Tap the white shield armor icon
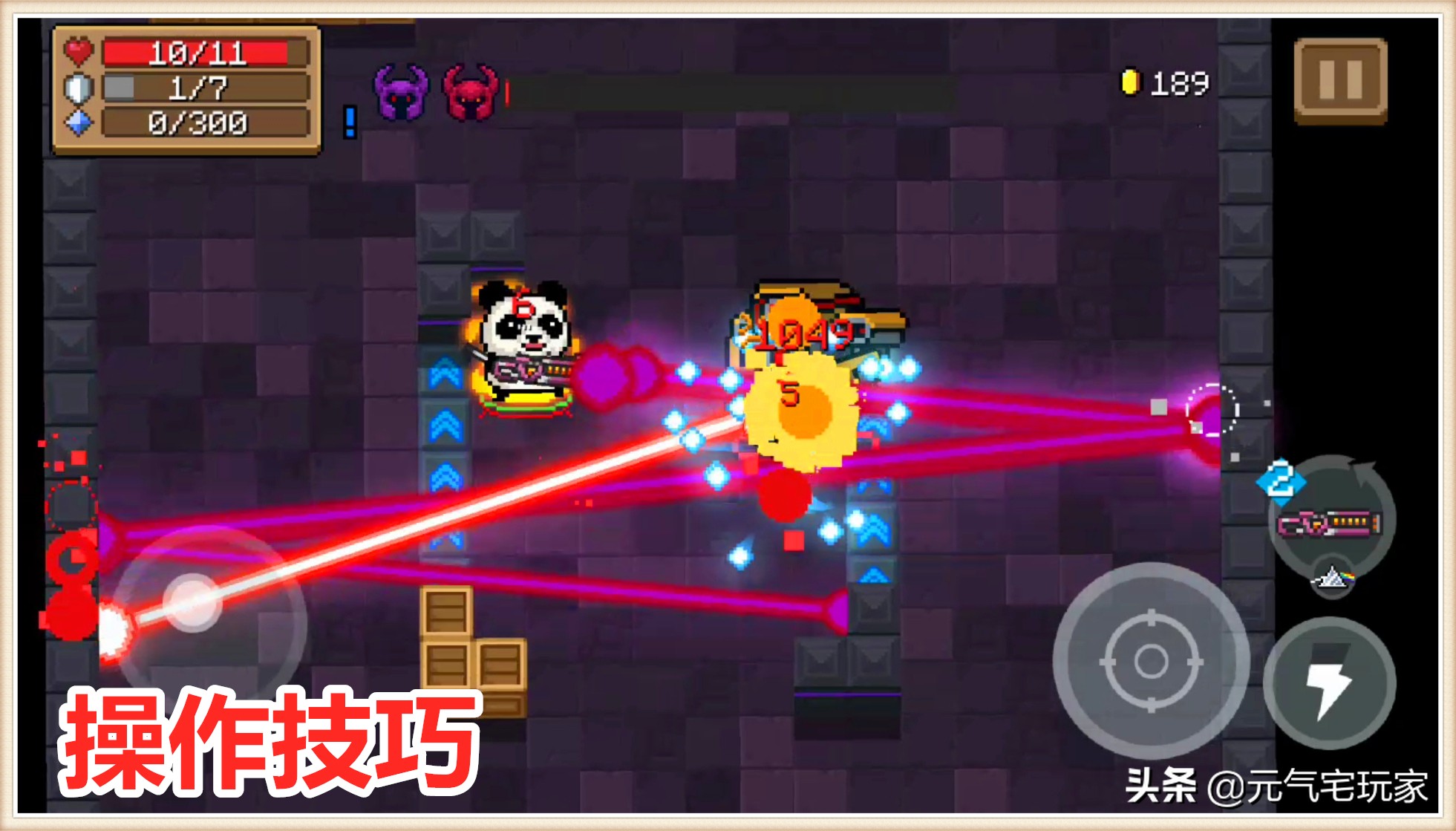 (x=79, y=88)
